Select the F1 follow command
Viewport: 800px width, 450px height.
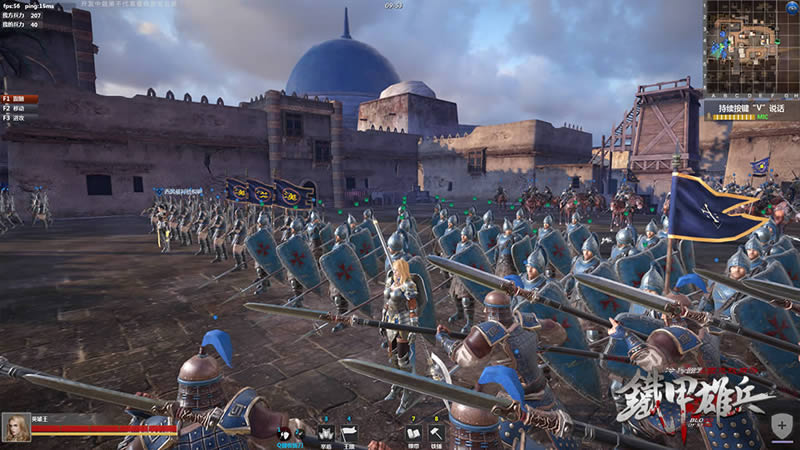point(19,99)
